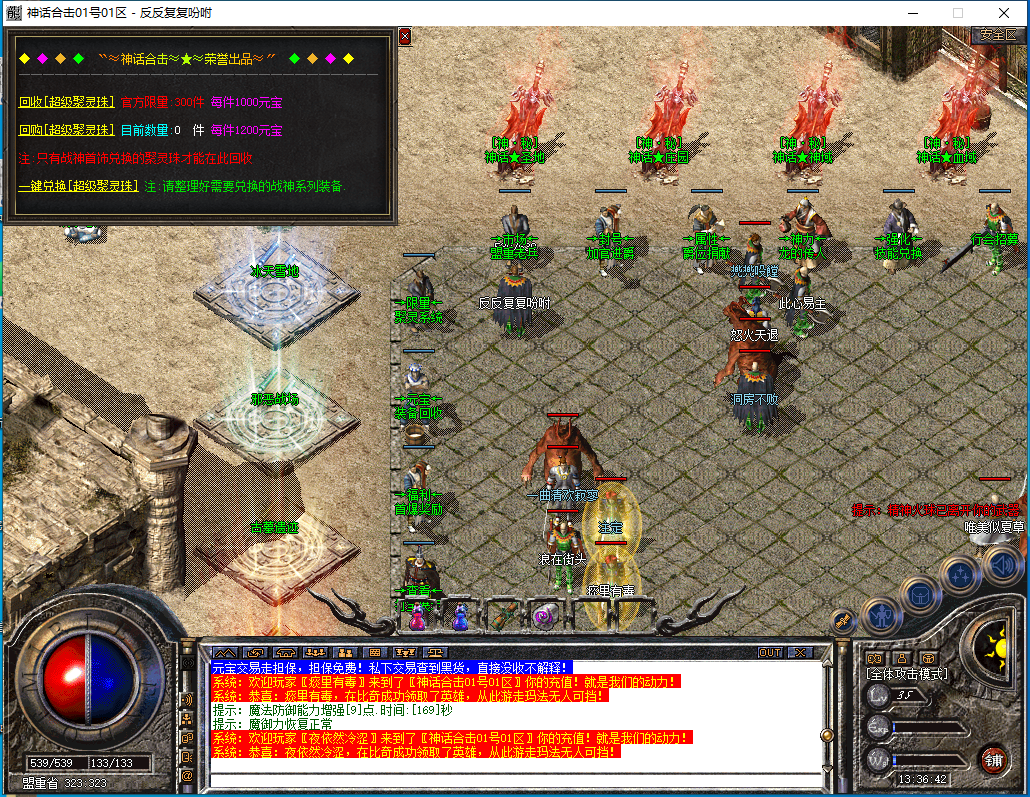Close the NPC dialogue panel
The image size is (1030, 797).
point(404,36)
